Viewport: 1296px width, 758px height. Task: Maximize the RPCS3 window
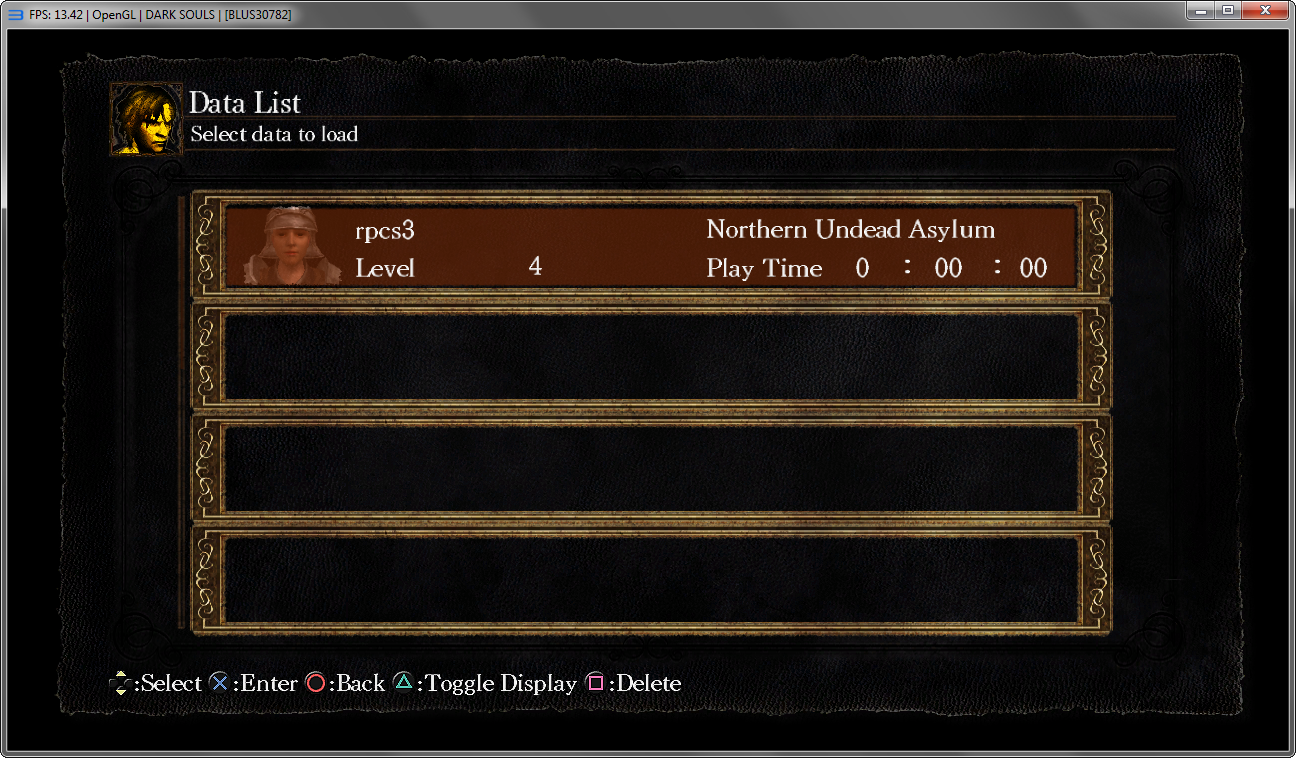[x=1227, y=11]
